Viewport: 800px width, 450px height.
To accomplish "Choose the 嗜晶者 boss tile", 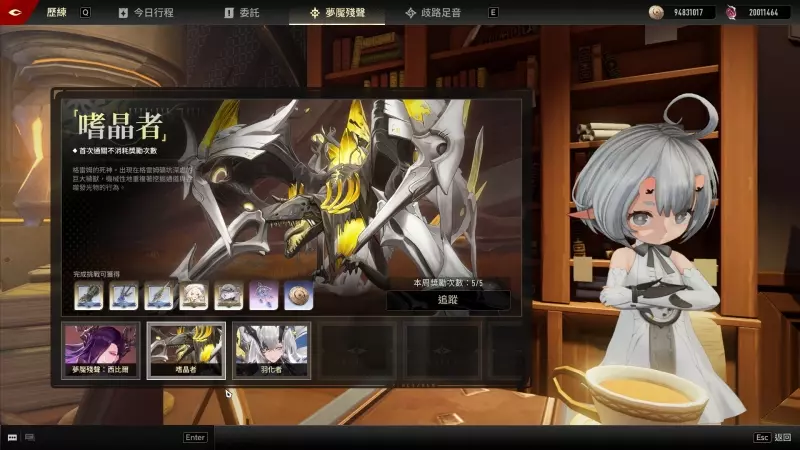I will [x=186, y=349].
